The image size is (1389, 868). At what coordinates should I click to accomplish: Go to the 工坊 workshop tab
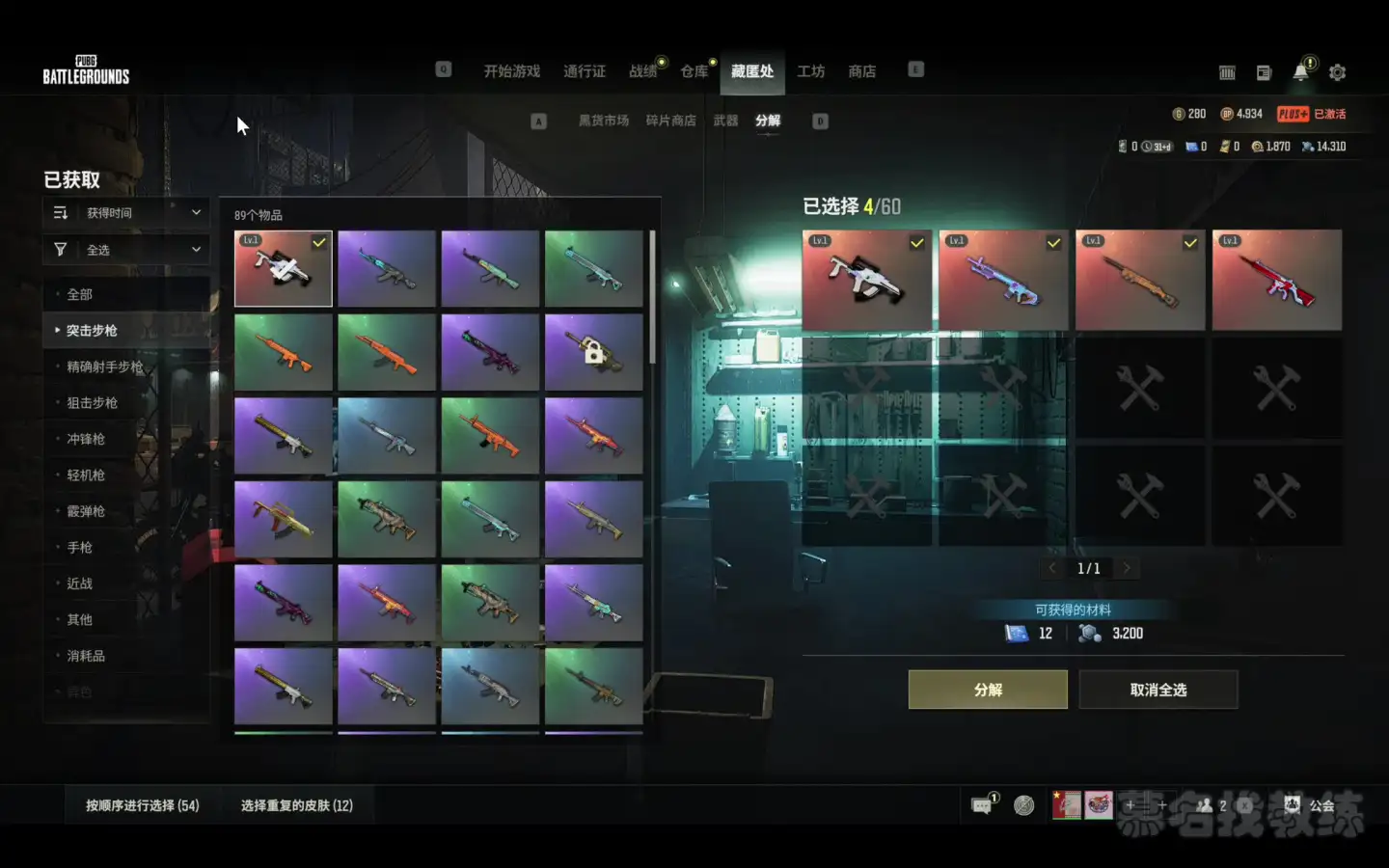[810, 71]
